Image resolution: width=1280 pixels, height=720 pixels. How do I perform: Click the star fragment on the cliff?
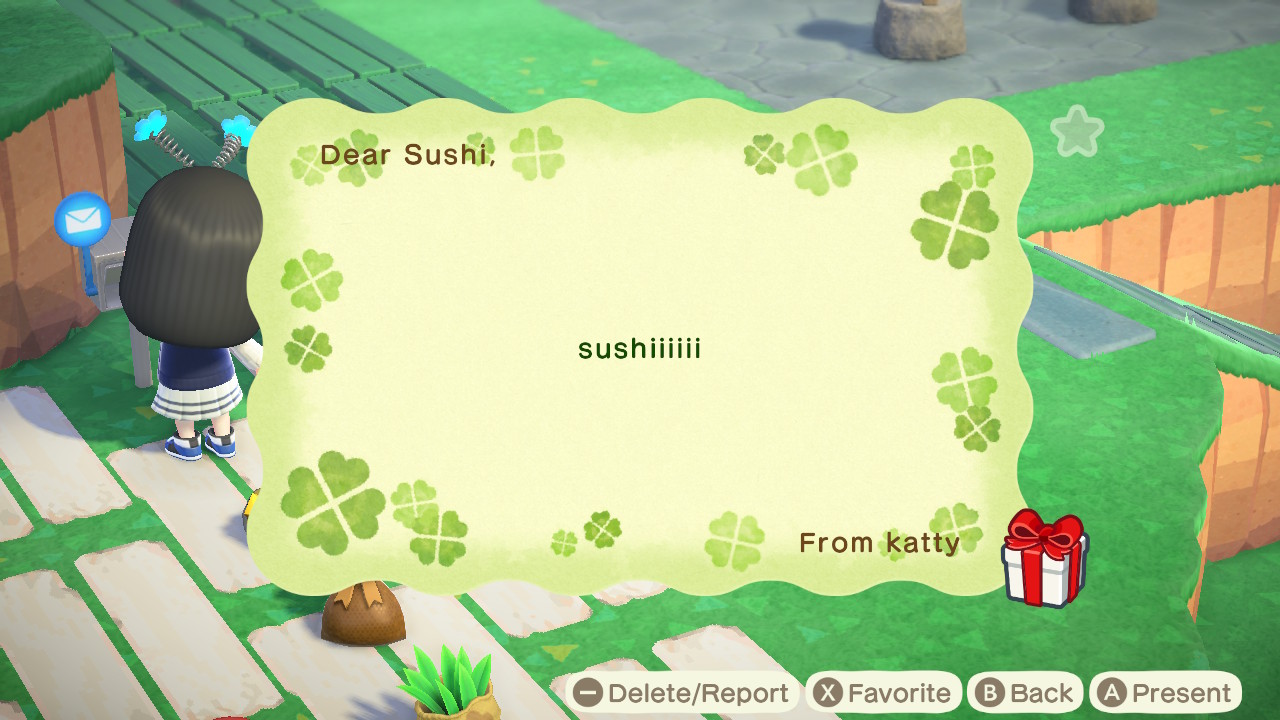click(x=1077, y=131)
